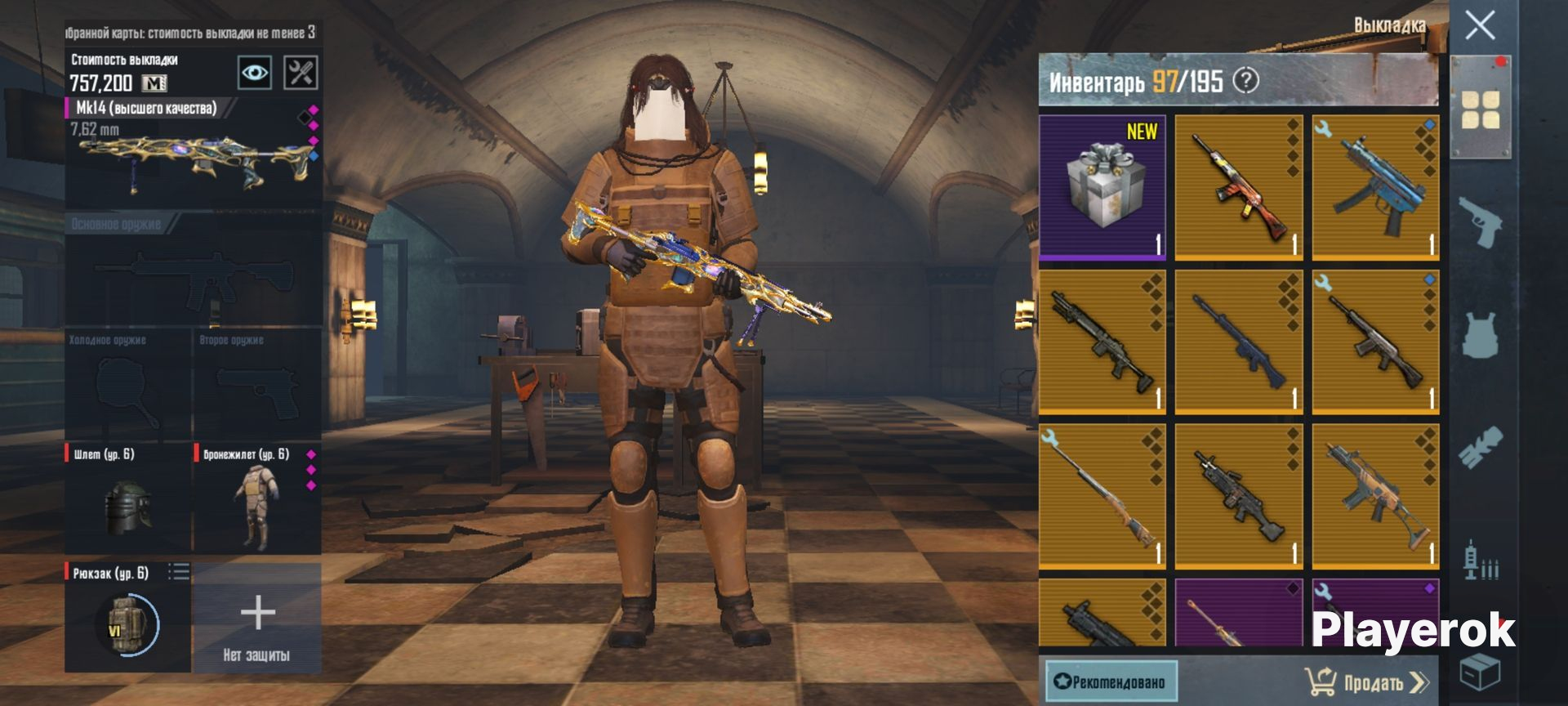
Task: Close the loadout screen
Action: tap(1480, 26)
